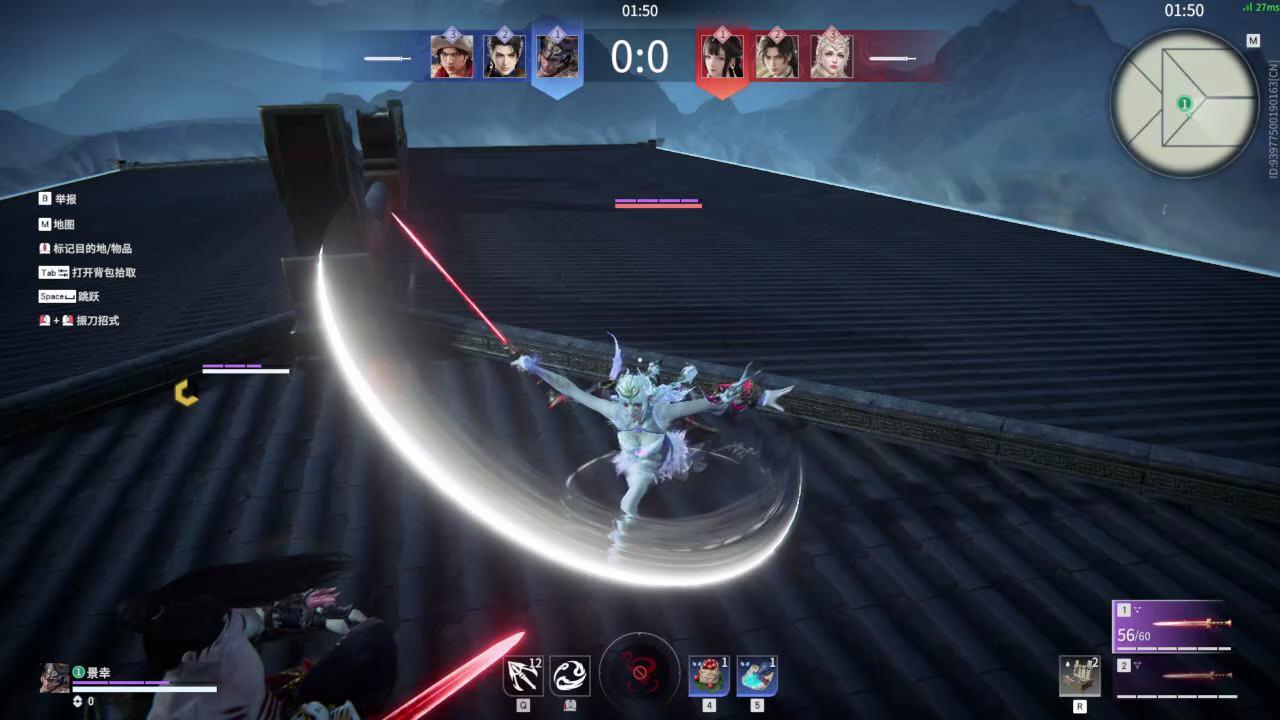1280x720 pixels.
Task: Use the blue armor powder pouch
Action: [x=757, y=676]
